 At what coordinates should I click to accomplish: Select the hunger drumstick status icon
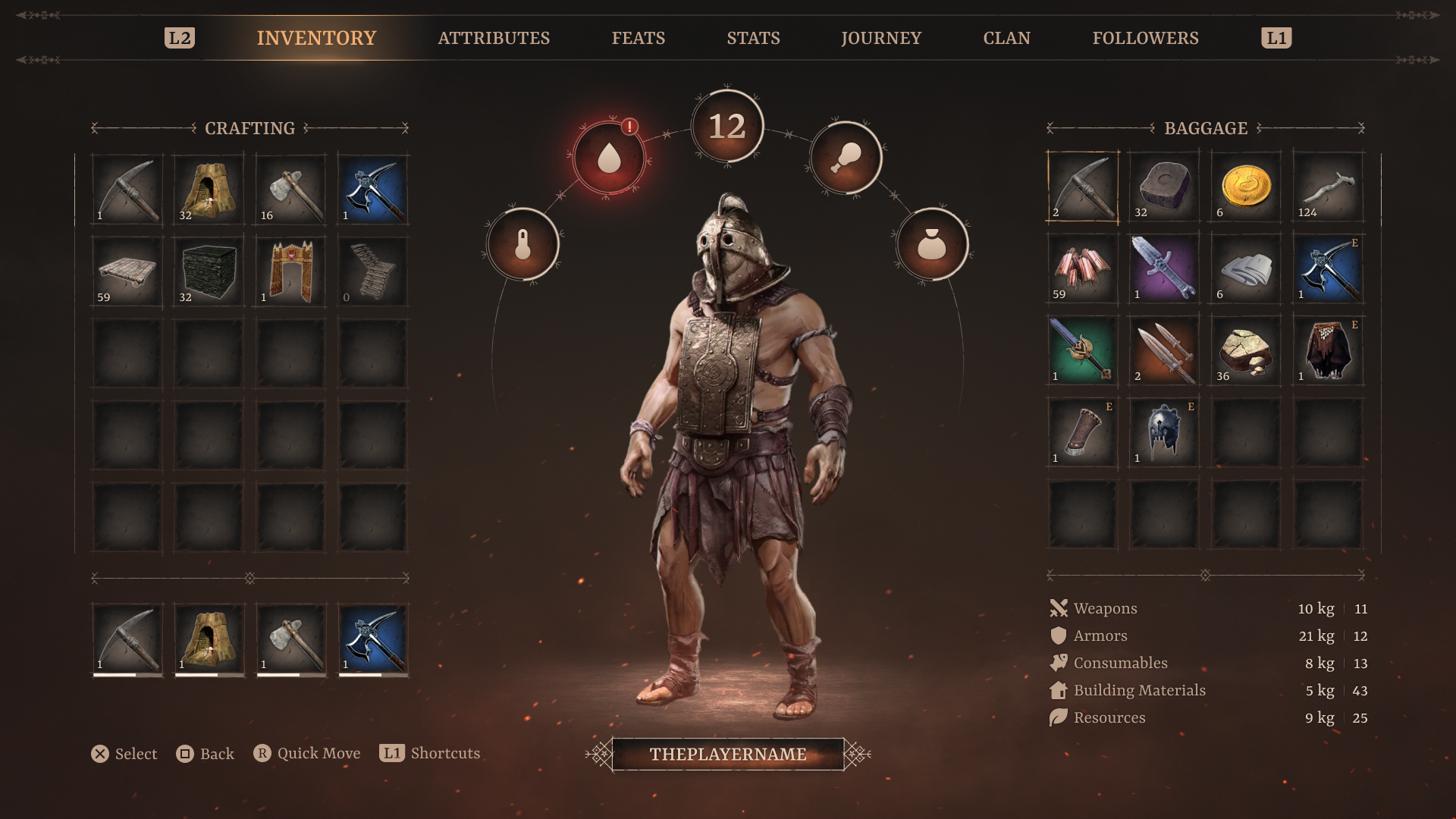(846, 158)
